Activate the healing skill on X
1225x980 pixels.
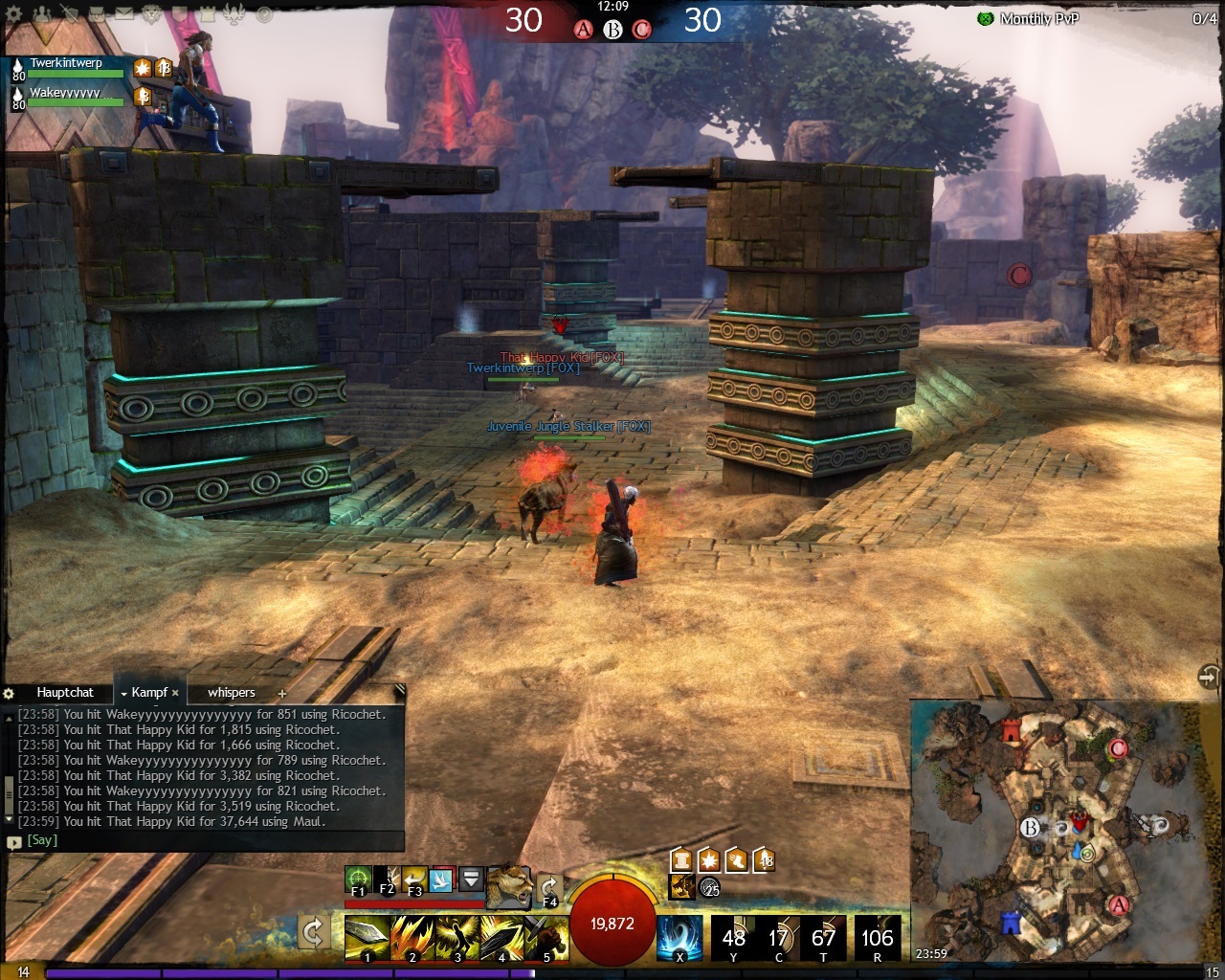[x=679, y=937]
